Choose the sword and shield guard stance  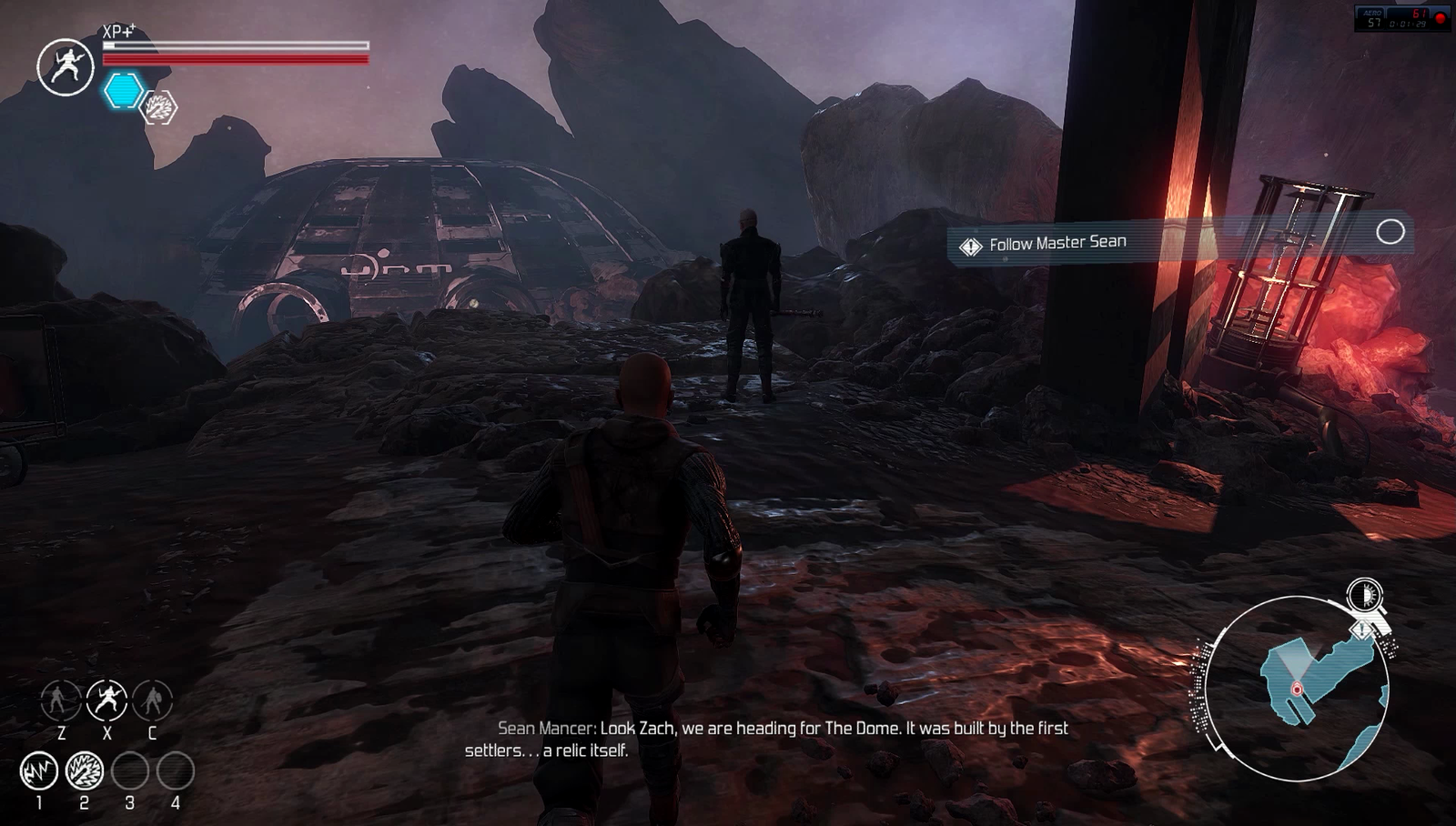tap(152, 700)
